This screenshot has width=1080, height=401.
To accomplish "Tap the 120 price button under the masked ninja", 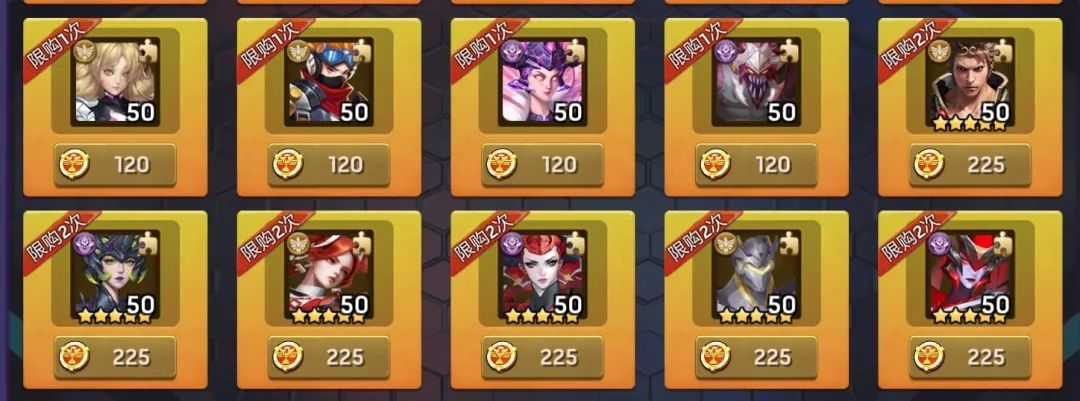I will [328, 164].
